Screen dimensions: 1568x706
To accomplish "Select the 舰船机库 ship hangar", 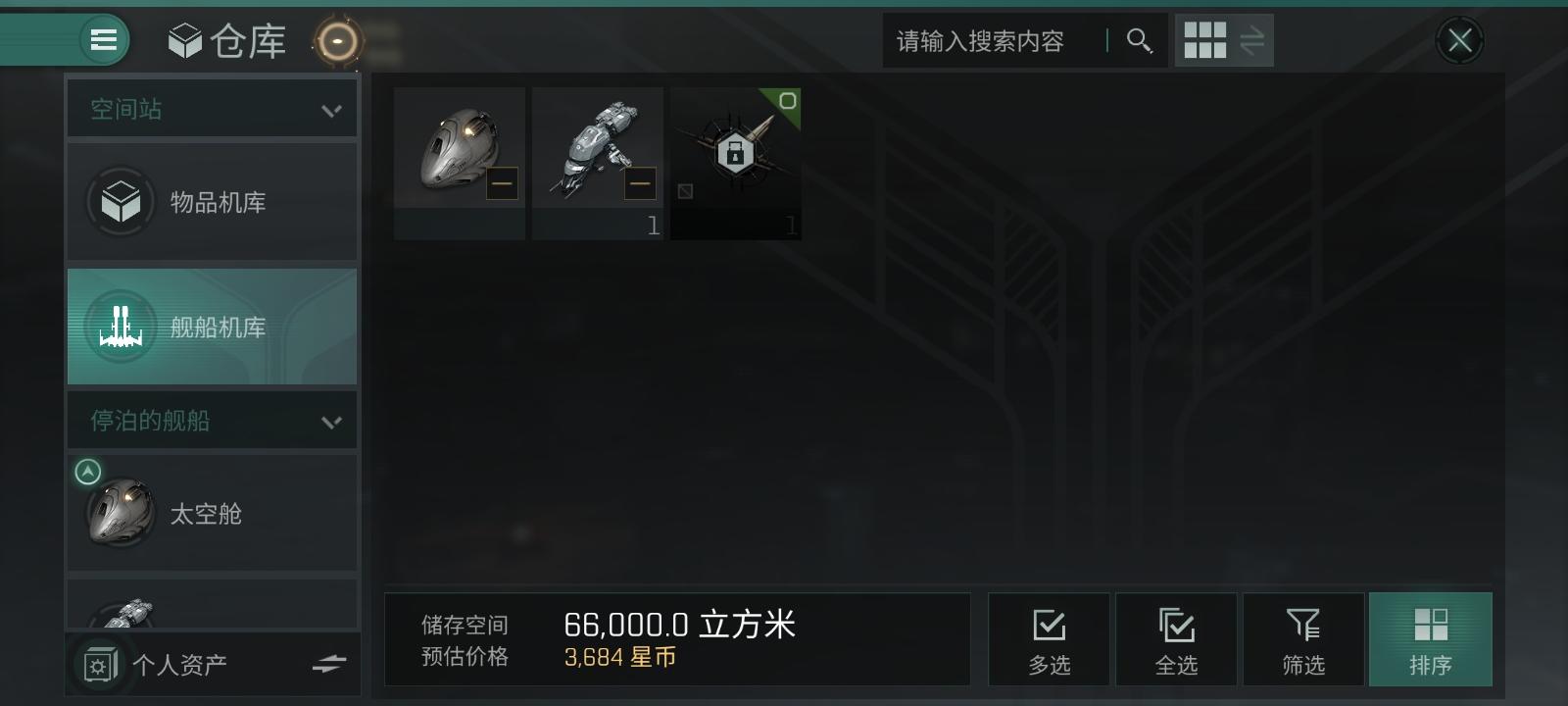I will pos(212,327).
